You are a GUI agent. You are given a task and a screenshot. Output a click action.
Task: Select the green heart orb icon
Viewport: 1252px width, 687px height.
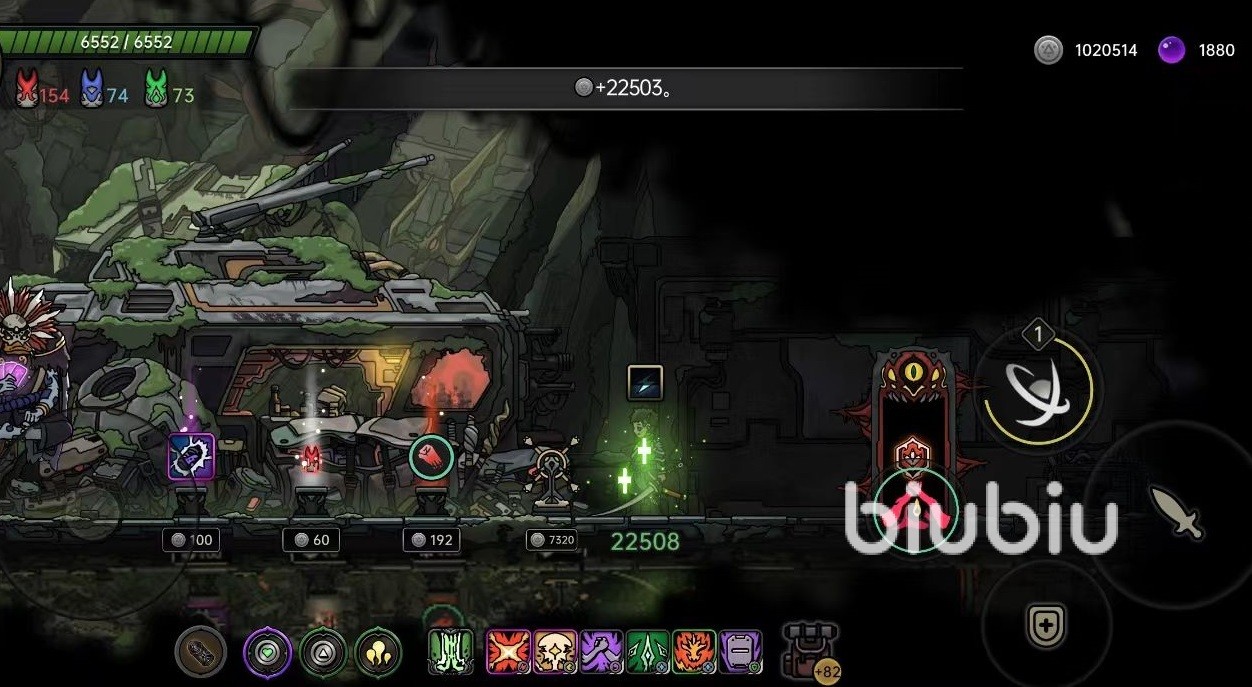coord(268,652)
